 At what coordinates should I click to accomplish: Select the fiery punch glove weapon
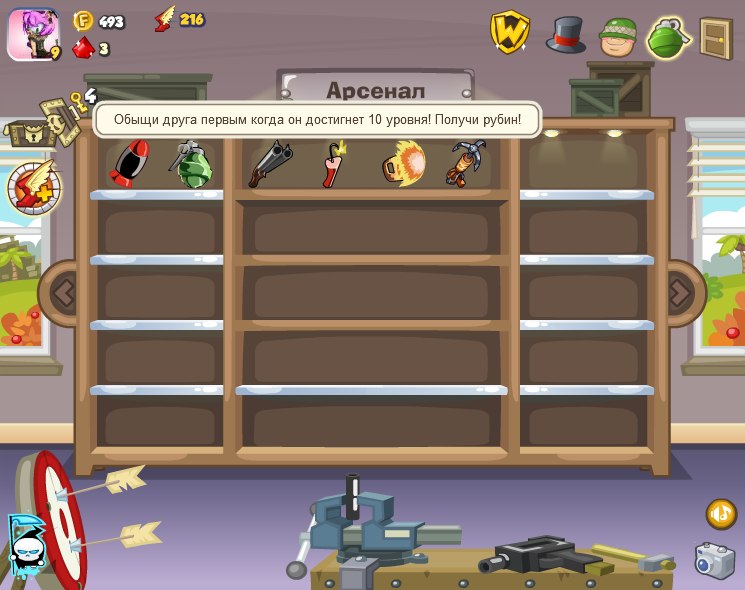tap(404, 163)
